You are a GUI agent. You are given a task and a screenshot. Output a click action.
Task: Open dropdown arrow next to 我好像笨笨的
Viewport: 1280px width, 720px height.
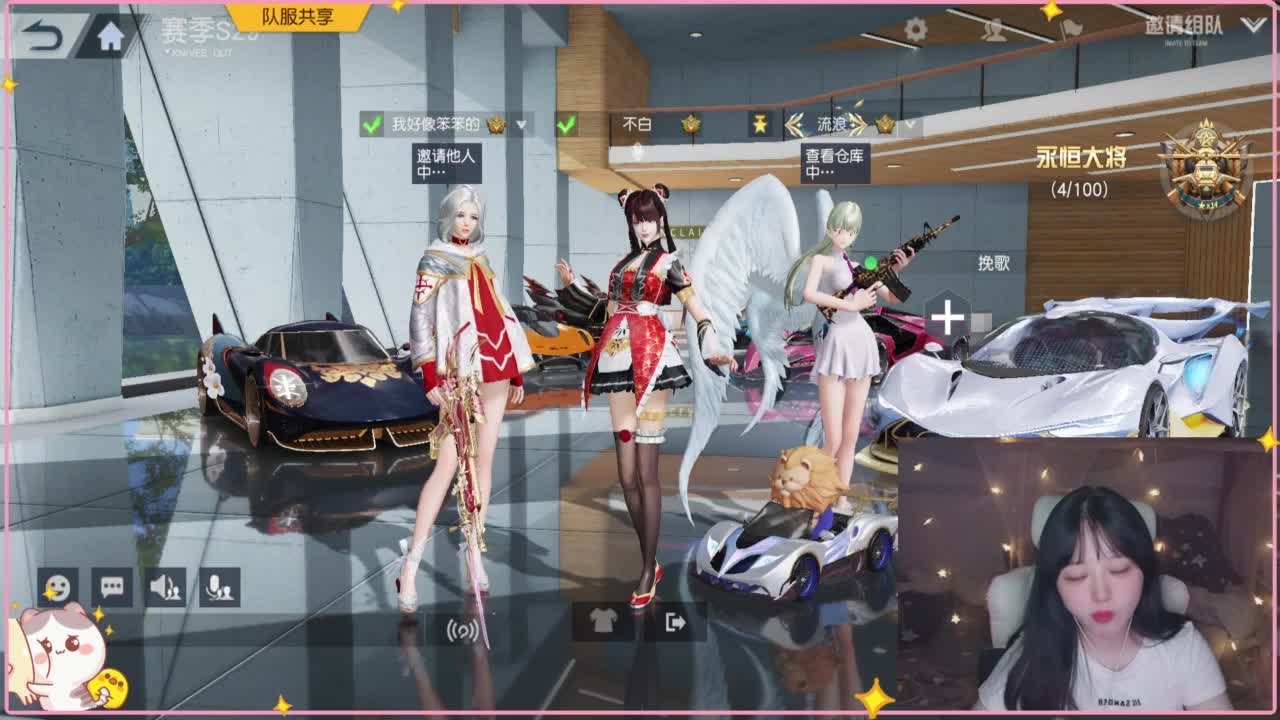(520, 125)
